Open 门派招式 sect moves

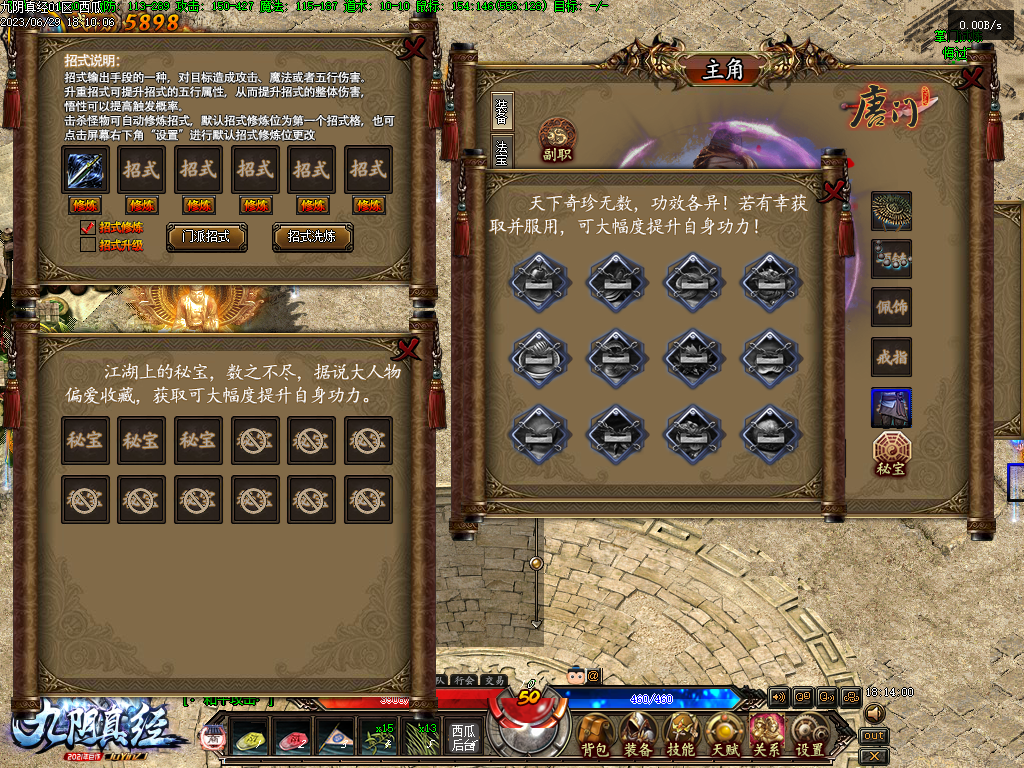click(207, 237)
